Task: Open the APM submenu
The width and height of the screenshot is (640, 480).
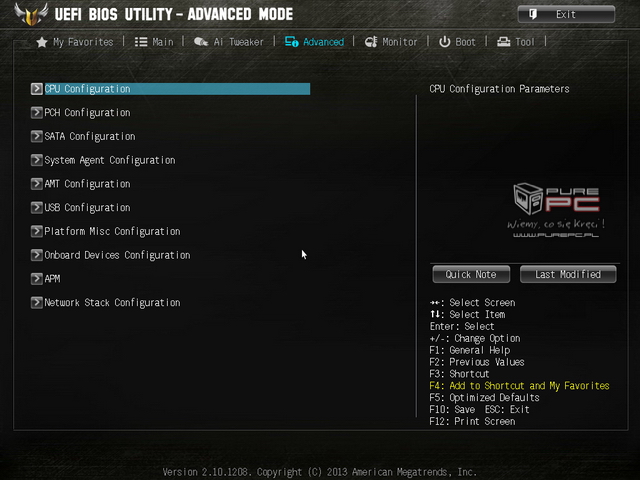Action: (x=52, y=279)
